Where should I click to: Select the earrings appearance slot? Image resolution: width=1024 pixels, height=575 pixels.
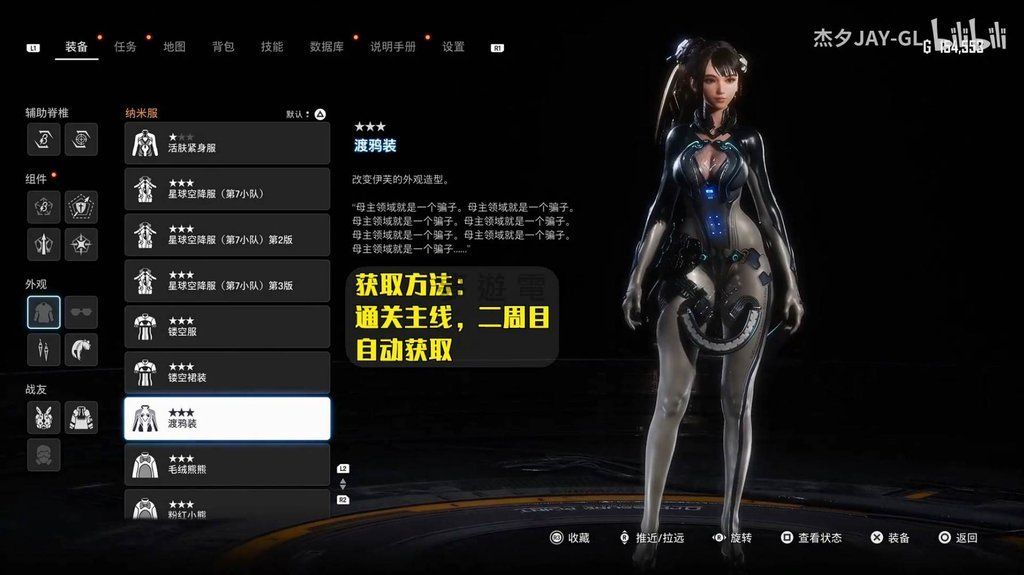click(44, 350)
